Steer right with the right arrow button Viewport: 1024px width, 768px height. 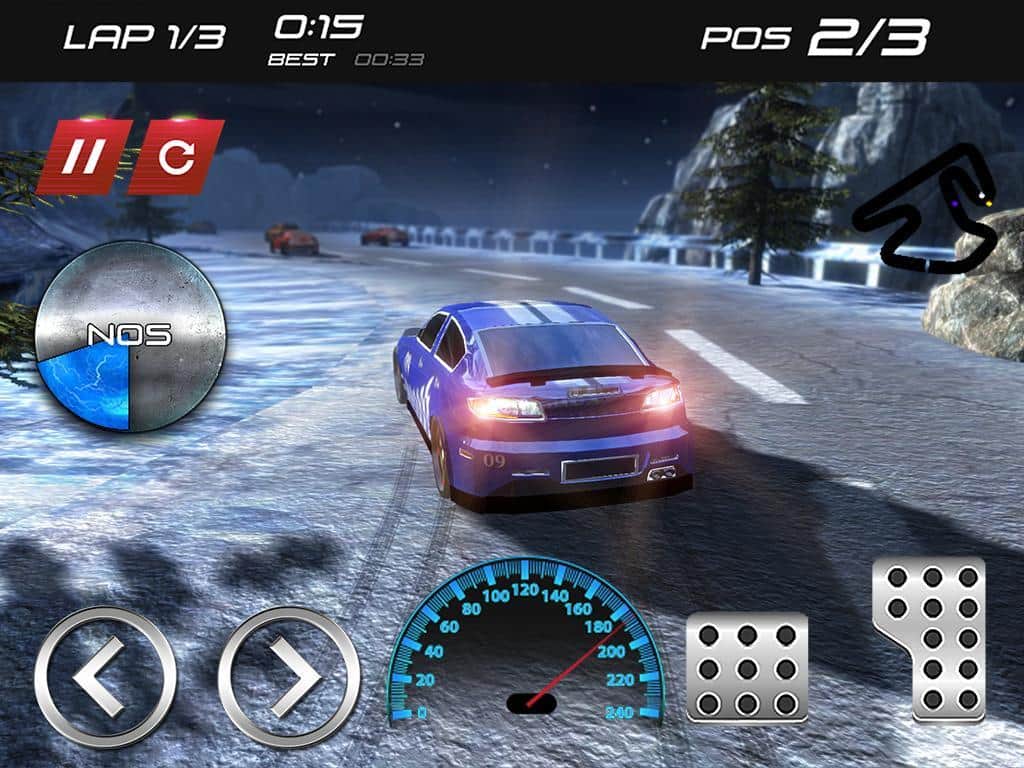click(x=289, y=677)
